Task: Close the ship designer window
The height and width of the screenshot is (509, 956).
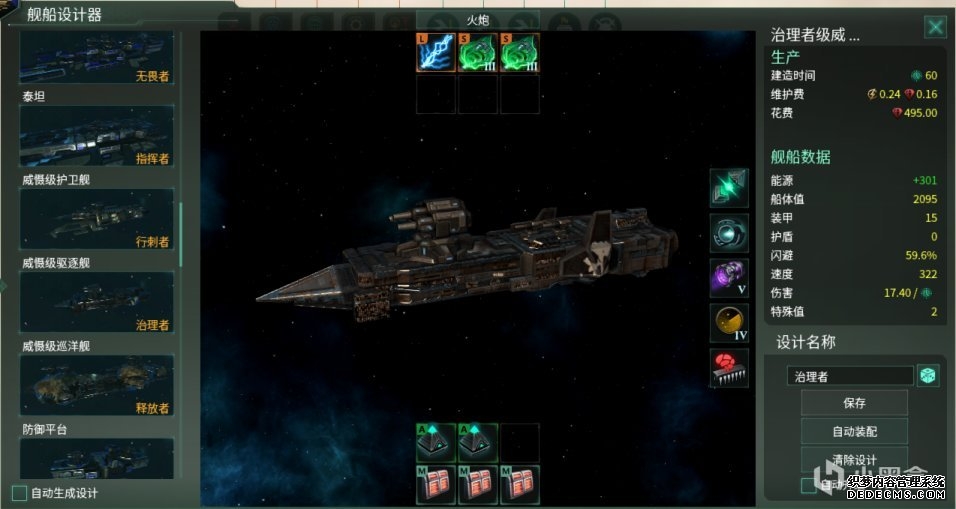Action: click(x=935, y=27)
